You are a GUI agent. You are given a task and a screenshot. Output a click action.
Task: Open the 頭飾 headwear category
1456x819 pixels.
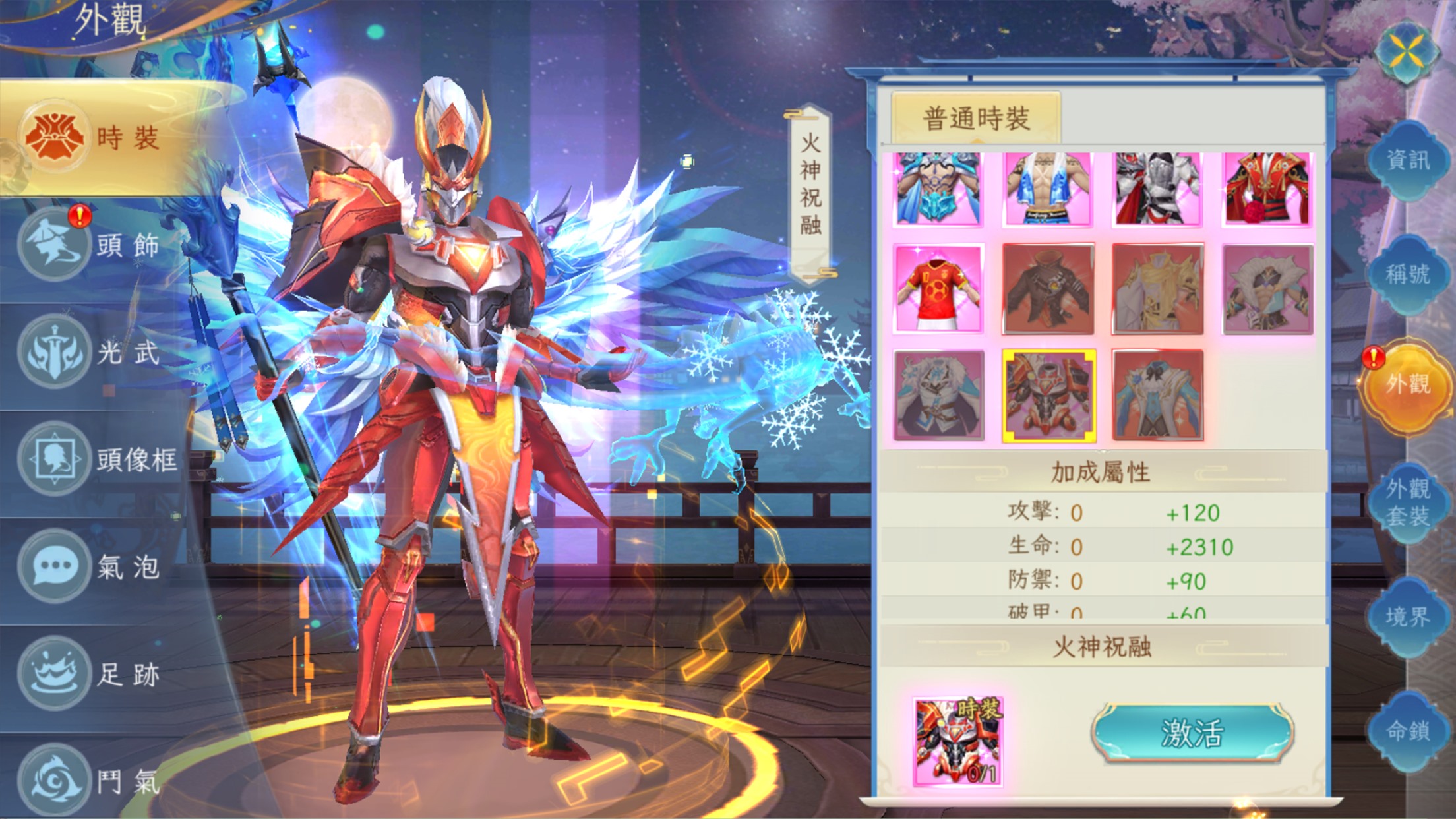click(x=99, y=245)
